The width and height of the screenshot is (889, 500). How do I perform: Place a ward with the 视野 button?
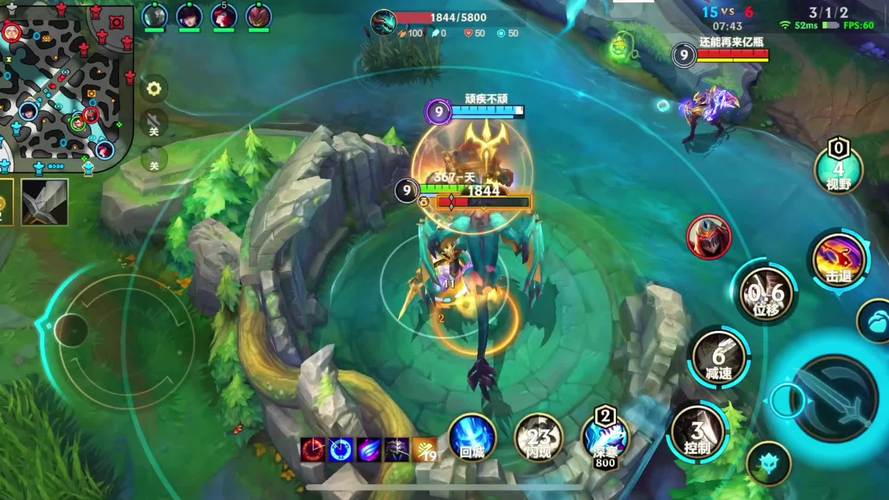tap(838, 165)
